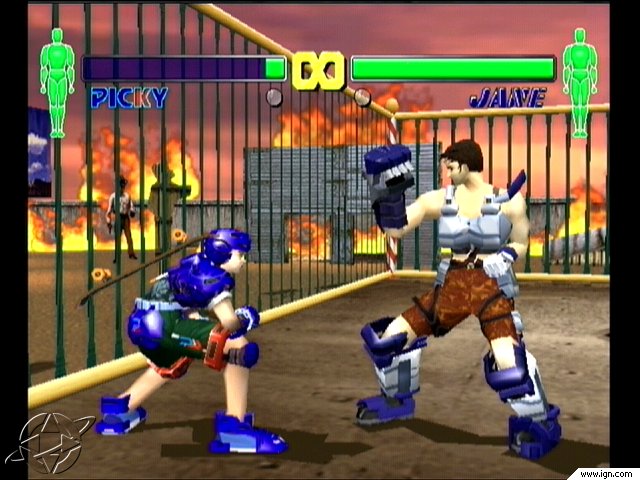Open the IGN logo watermark
The image size is (640, 480).
(50, 442)
